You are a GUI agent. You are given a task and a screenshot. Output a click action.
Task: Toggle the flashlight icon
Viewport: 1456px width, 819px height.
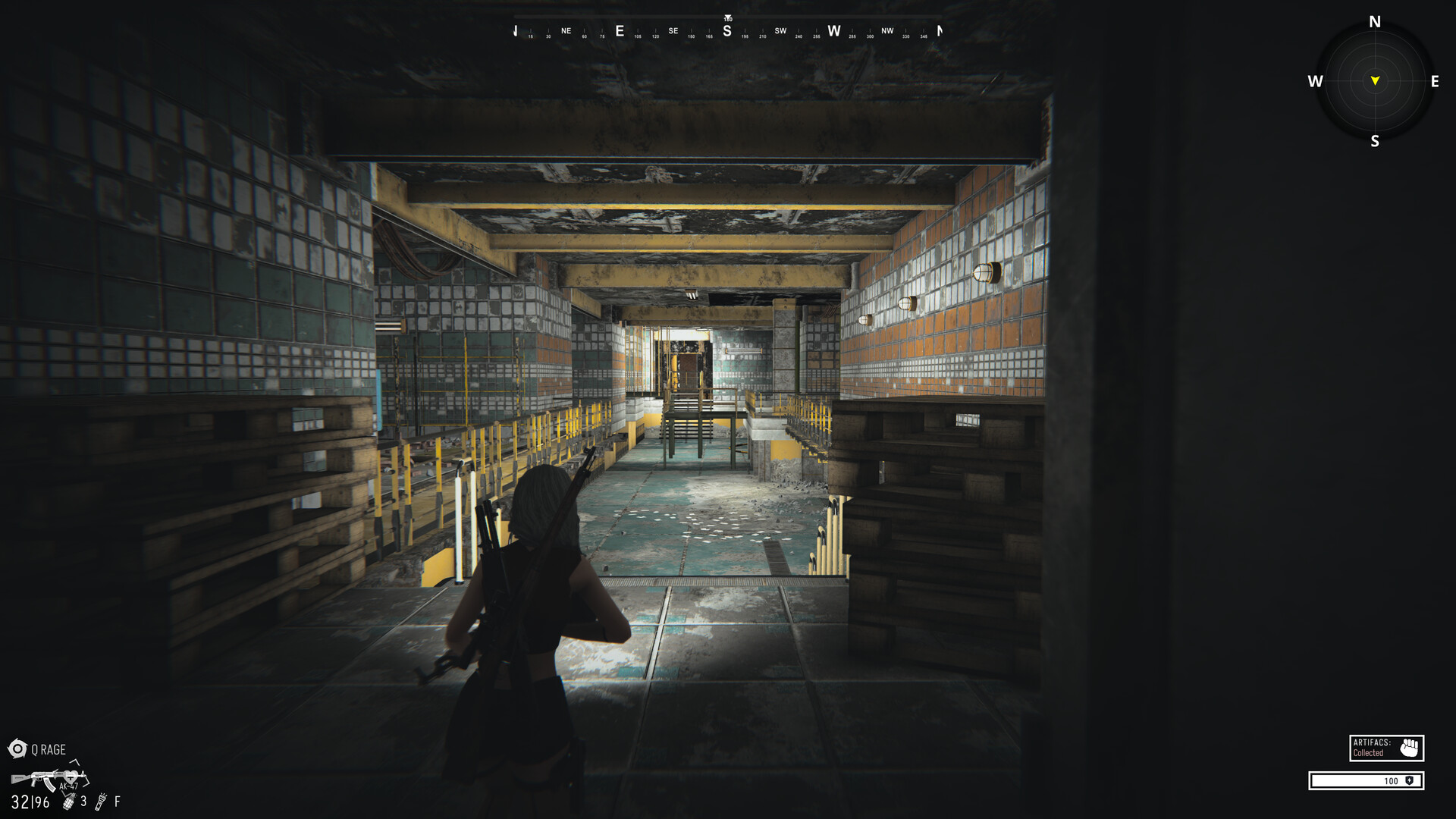click(x=101, y=802)
